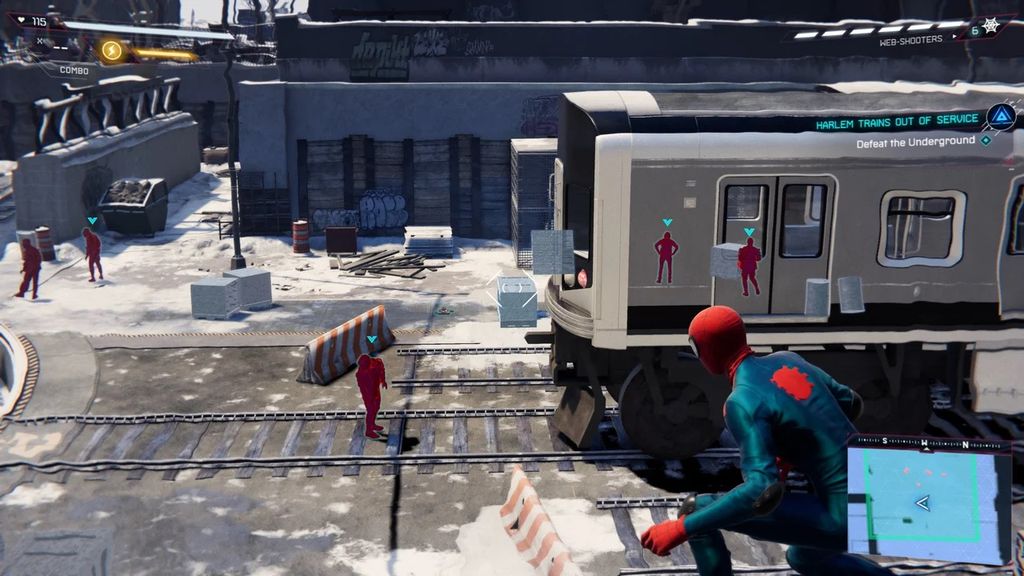Screen dimensions: 1024x576
Task: Select the Defeat the Underground objective
Action: click(915, 143)
